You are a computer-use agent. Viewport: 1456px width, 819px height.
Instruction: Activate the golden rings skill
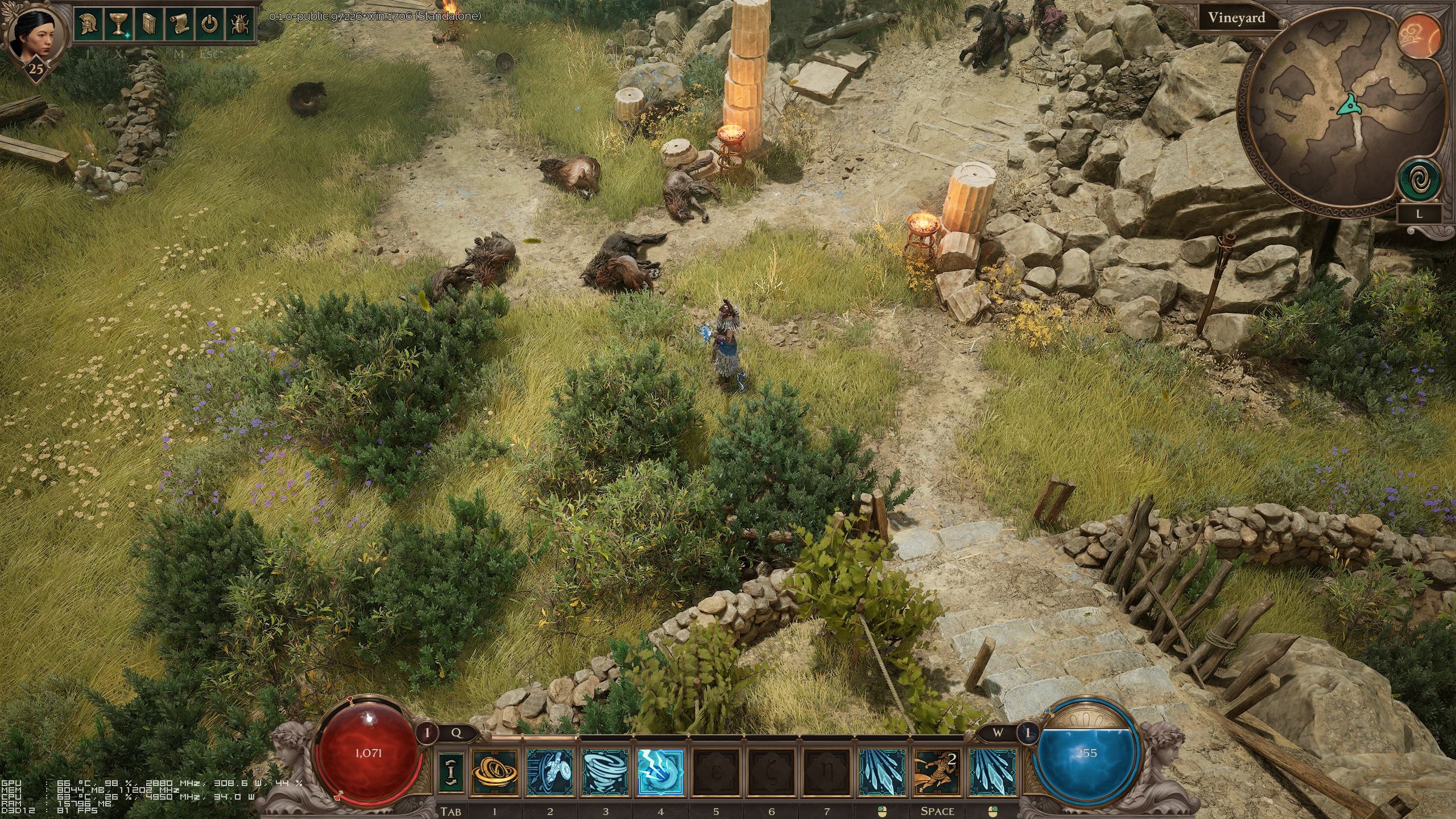[x=494, y=772]
